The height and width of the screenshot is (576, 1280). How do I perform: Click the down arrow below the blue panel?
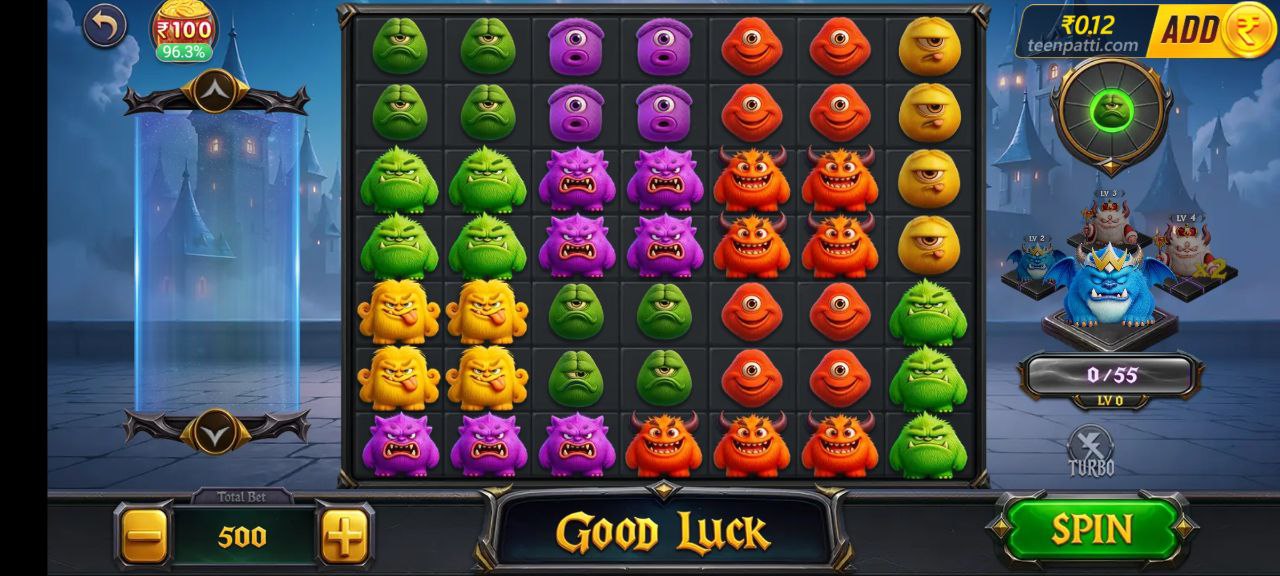[215, 431]
